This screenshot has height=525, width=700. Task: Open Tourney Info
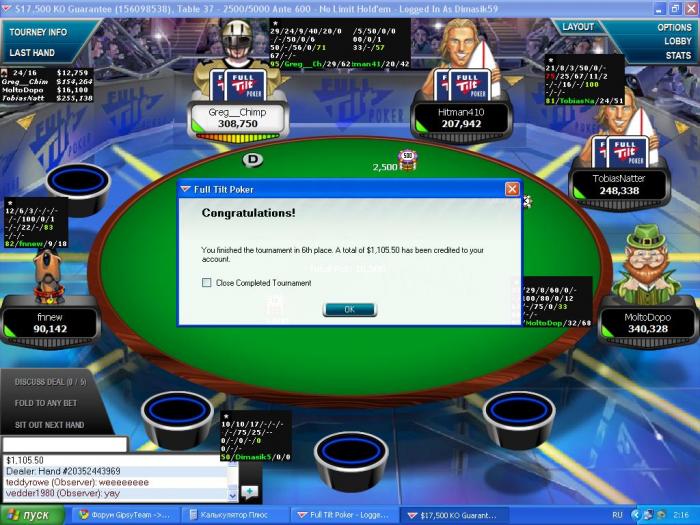click(39, 32)
